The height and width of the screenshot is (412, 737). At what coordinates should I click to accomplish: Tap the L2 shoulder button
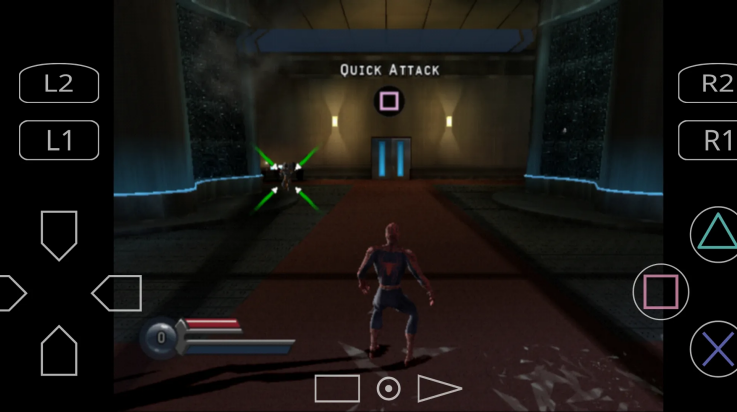[x=59, y=84]
